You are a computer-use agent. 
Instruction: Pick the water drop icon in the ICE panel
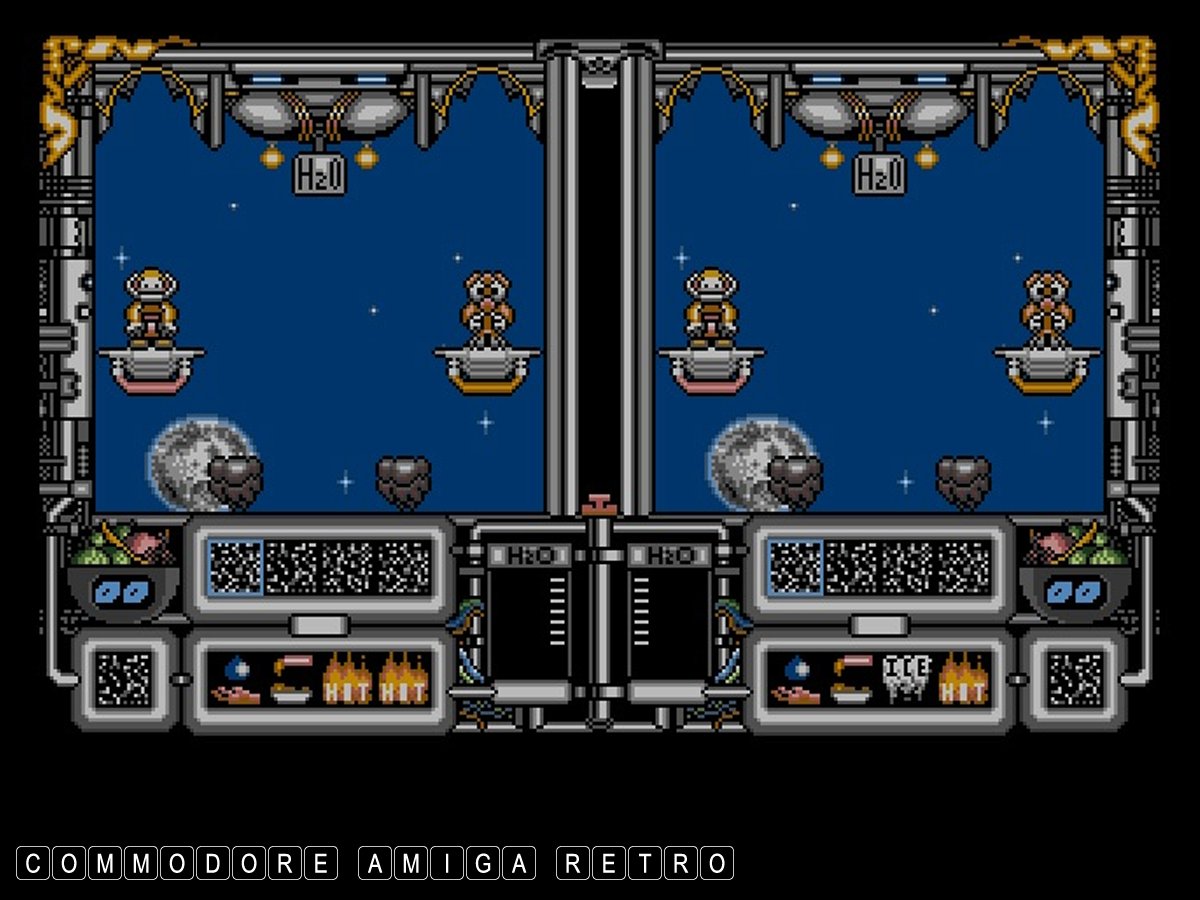795,680
